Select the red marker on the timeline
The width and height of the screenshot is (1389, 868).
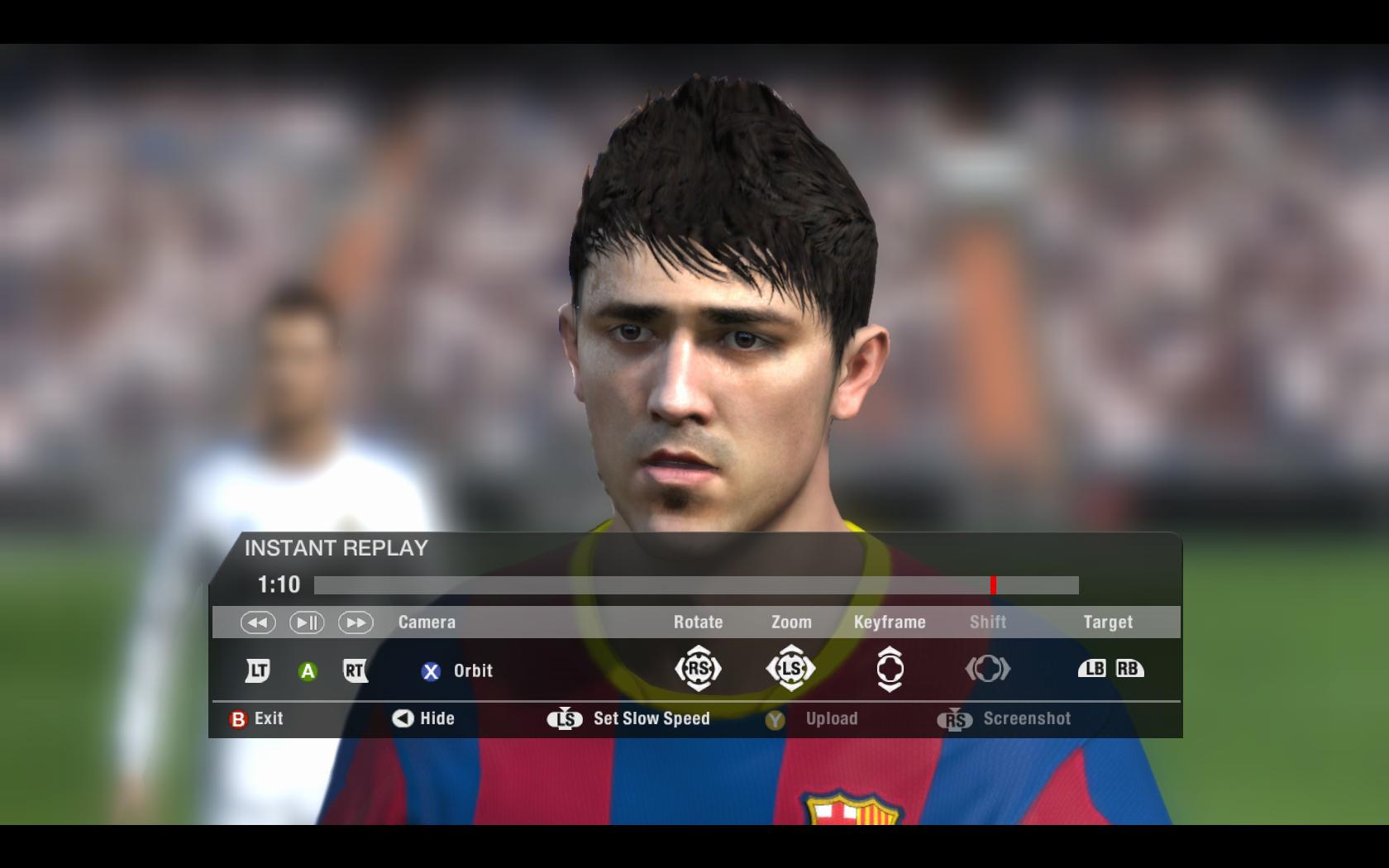click(993, 585)
